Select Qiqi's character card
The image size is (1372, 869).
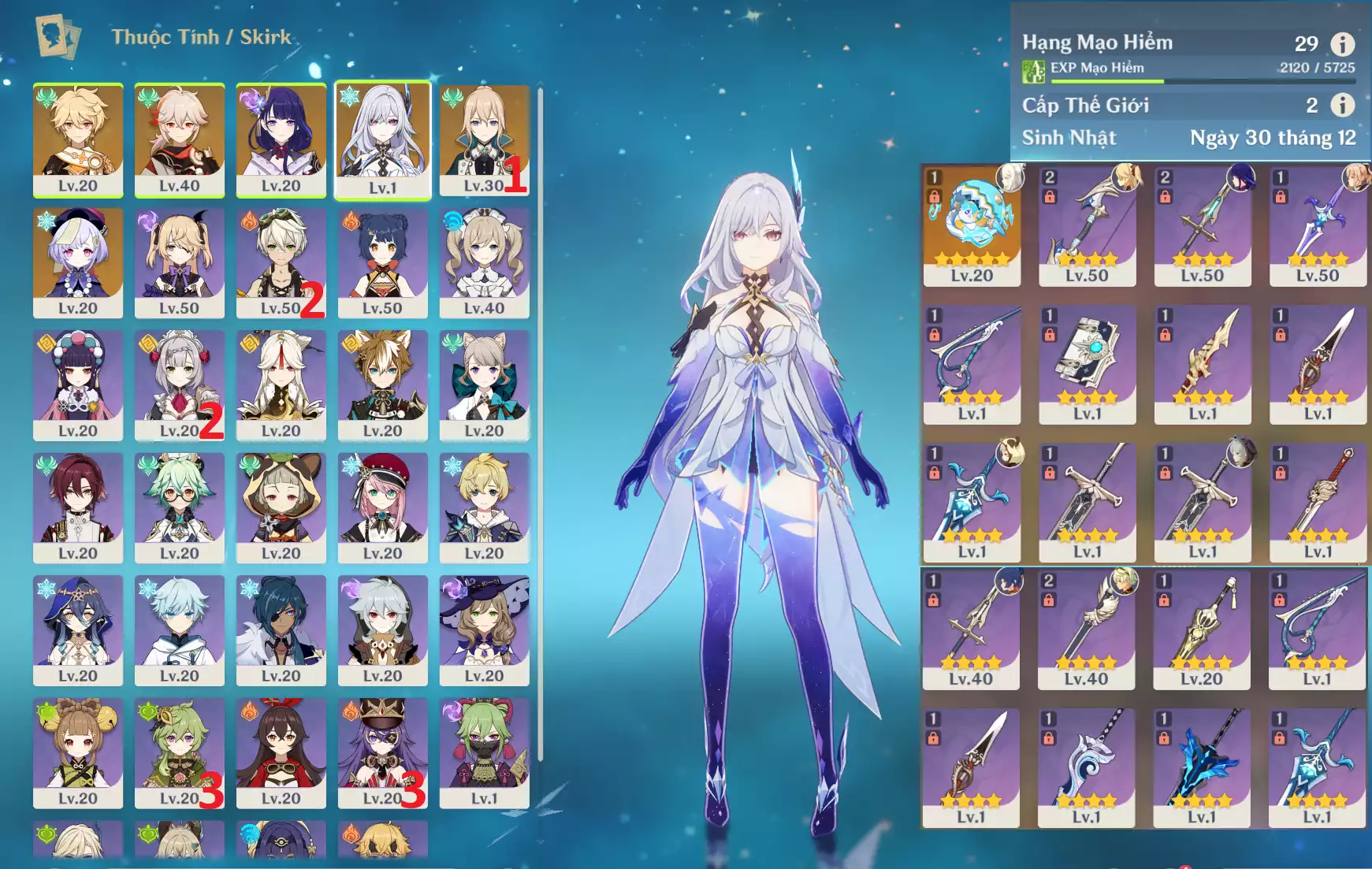pyautogui.click(x=77, y=262)
